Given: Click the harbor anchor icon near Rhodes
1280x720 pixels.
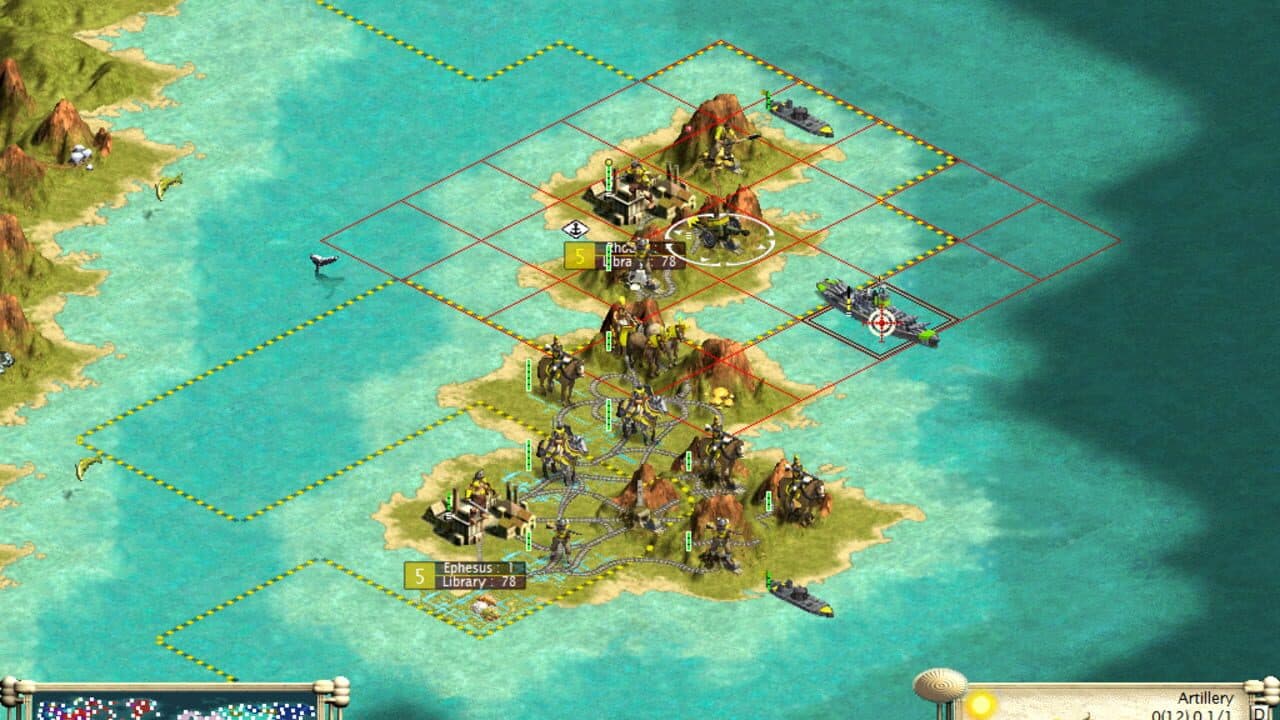Looking at the screenshot, I should pos(576,227).
